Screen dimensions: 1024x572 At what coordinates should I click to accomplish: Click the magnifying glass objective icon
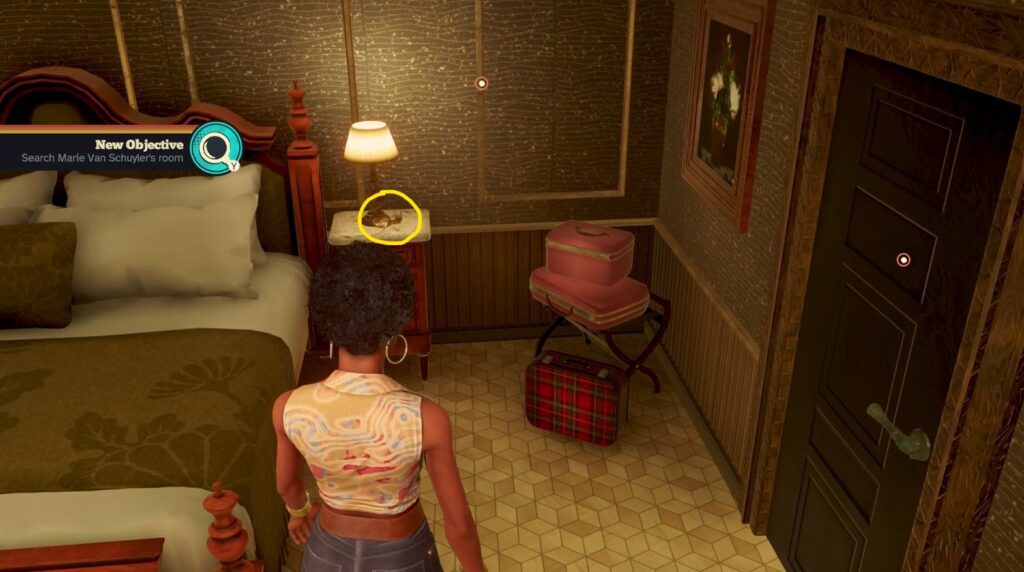tap(215, 148)
